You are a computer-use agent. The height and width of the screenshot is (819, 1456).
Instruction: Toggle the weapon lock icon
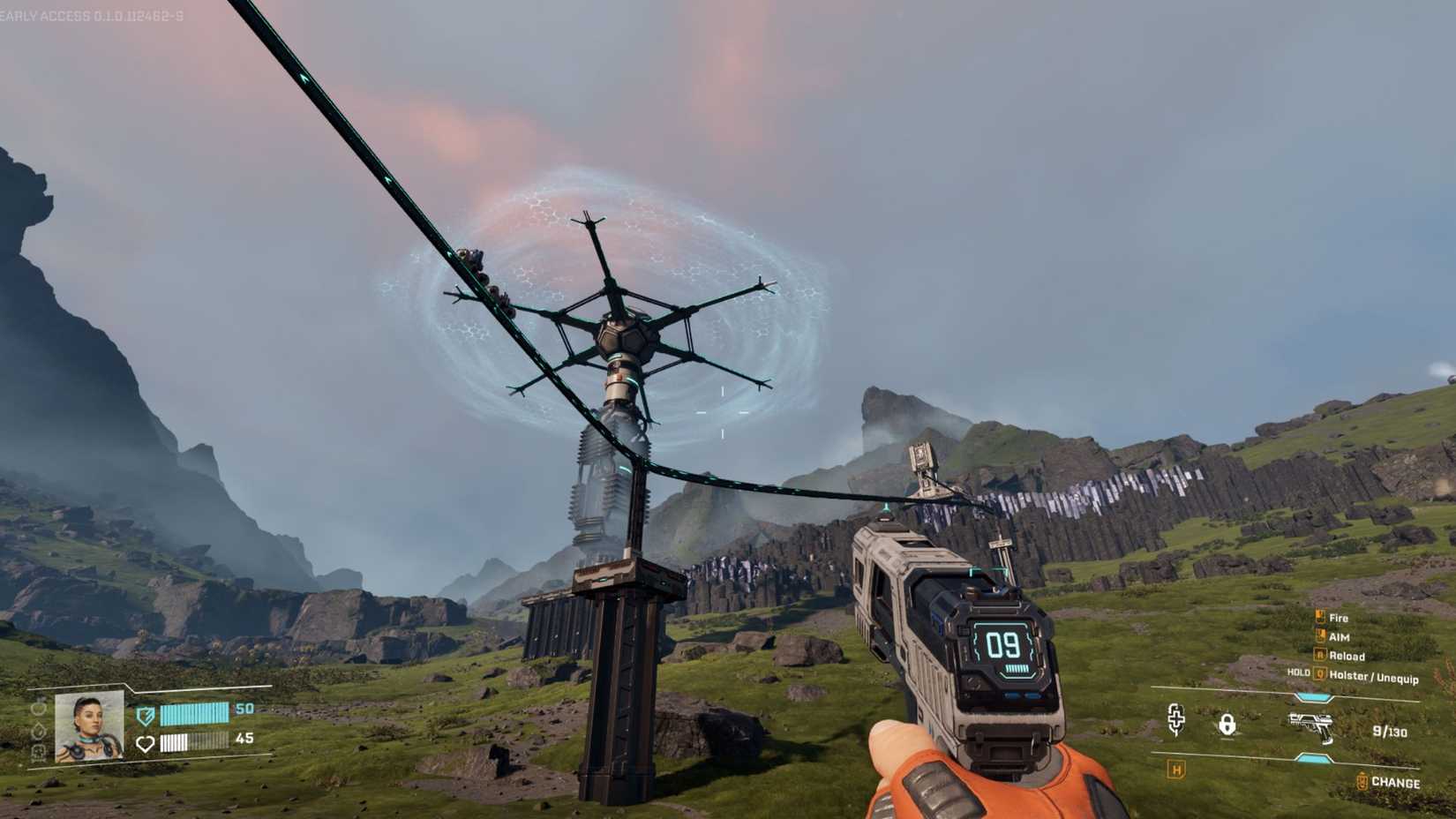(x=1227, y=725)
